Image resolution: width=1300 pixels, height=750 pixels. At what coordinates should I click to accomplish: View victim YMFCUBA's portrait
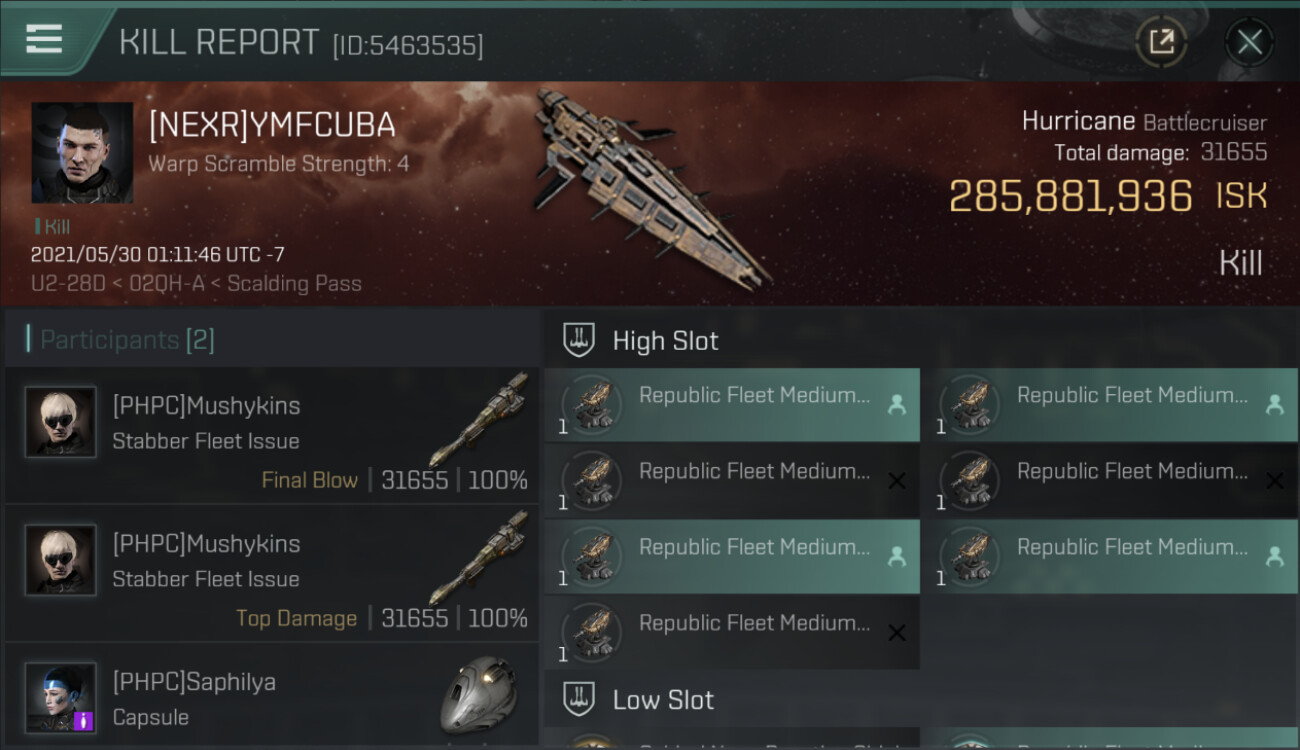pyautogui.click(x=82, y=152)
